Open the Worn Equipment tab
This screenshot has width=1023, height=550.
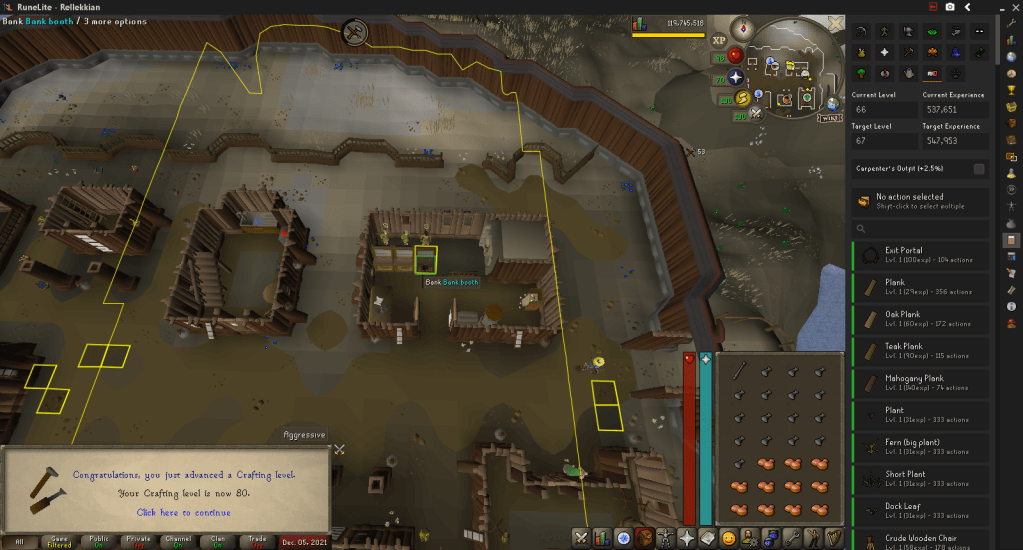pos(666,537)
